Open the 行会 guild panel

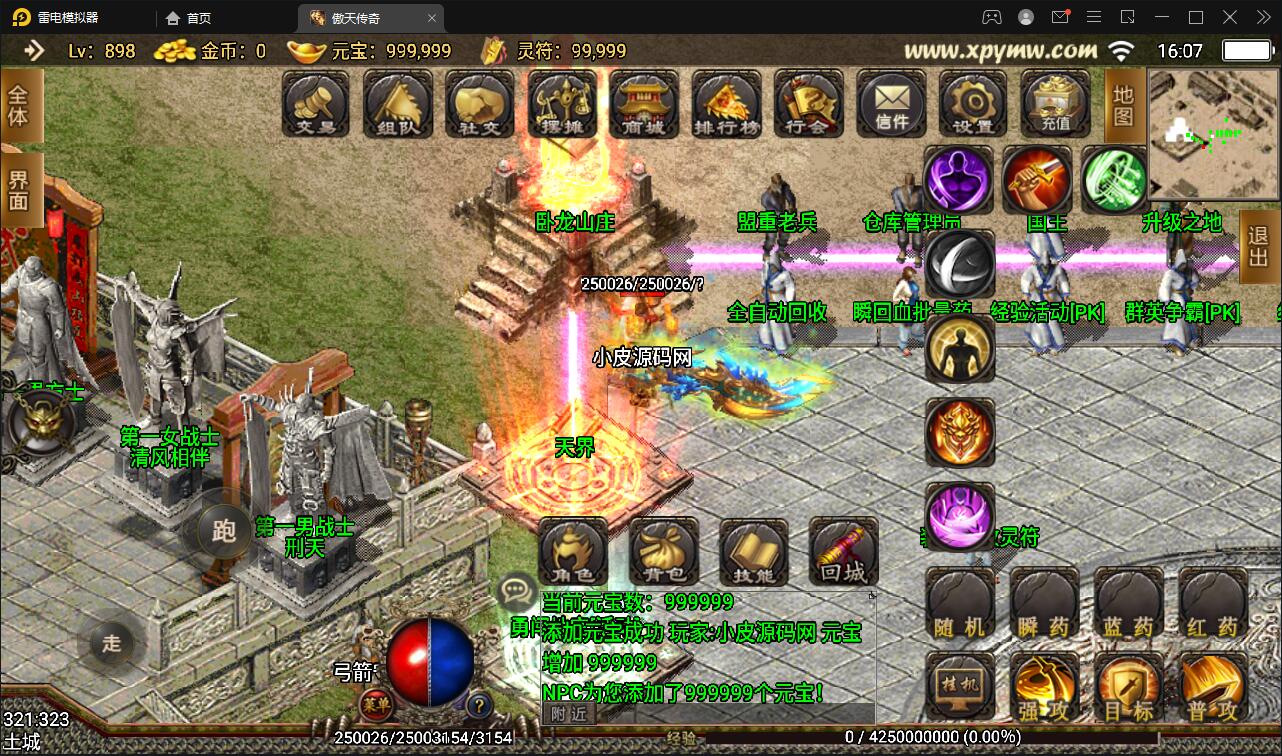point(808,103)
